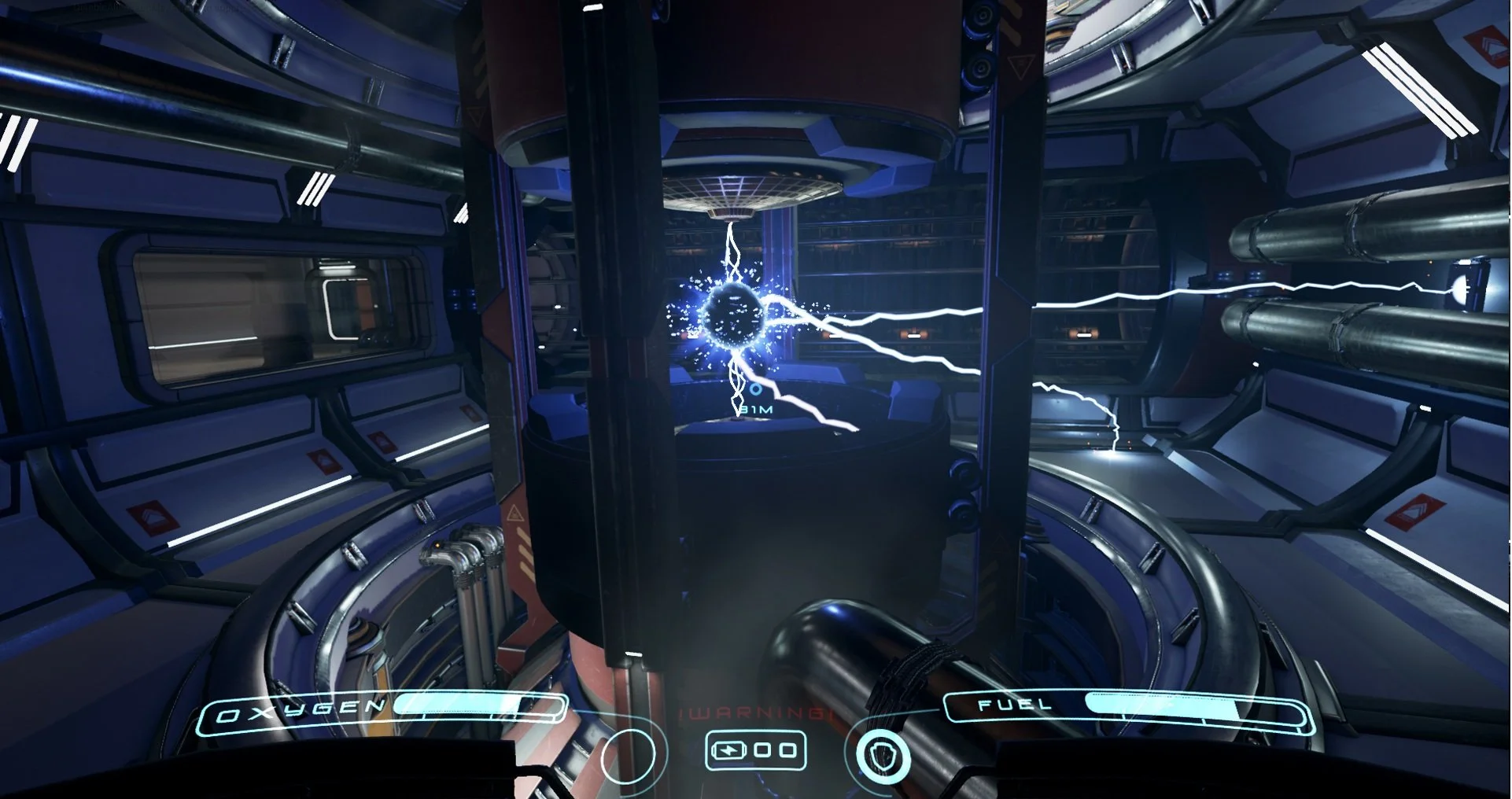Viewport: 1512px width, 799px height.
Task: Click the empty circle HUD indicator
Action: click(x=628, y=756)
